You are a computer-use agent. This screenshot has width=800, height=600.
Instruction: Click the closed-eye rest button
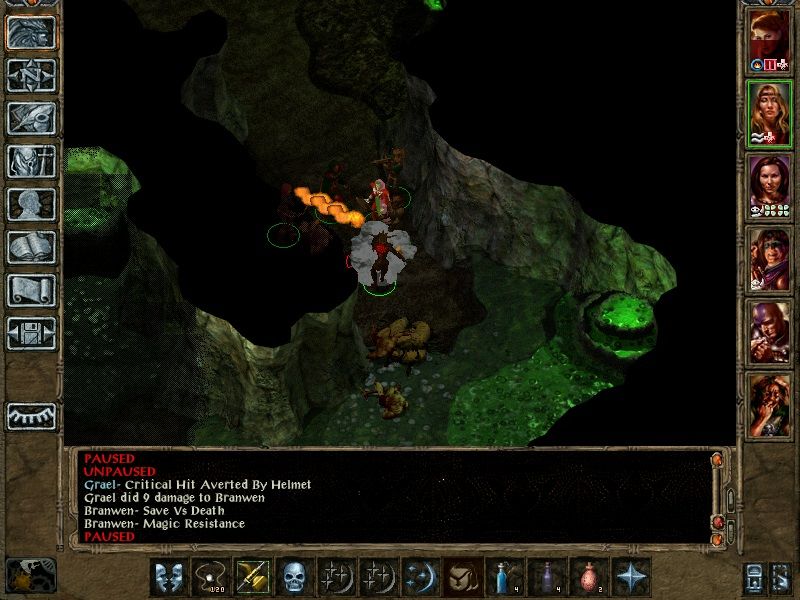tap(31, 416)
